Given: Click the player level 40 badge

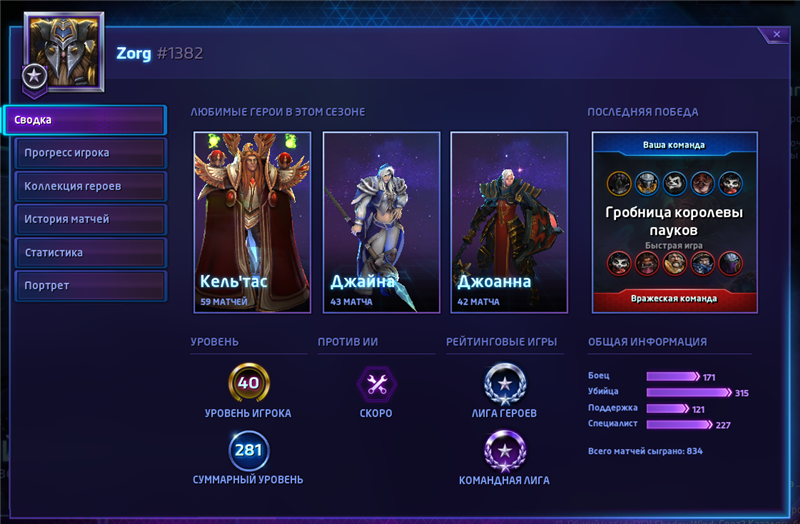Looking at the screenshot, I should tap(248, 382).
